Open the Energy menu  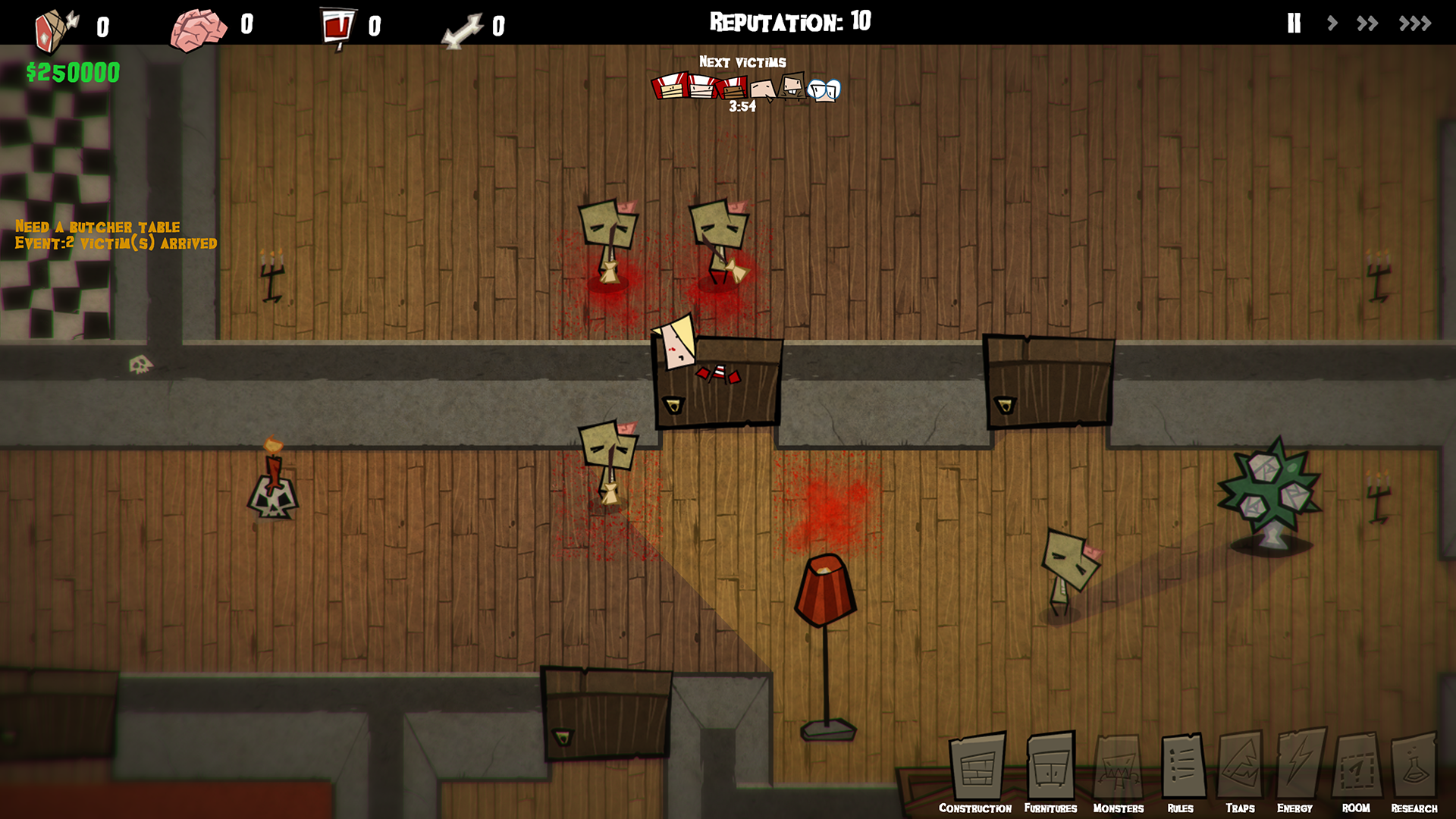click(x=1298, y=770)
